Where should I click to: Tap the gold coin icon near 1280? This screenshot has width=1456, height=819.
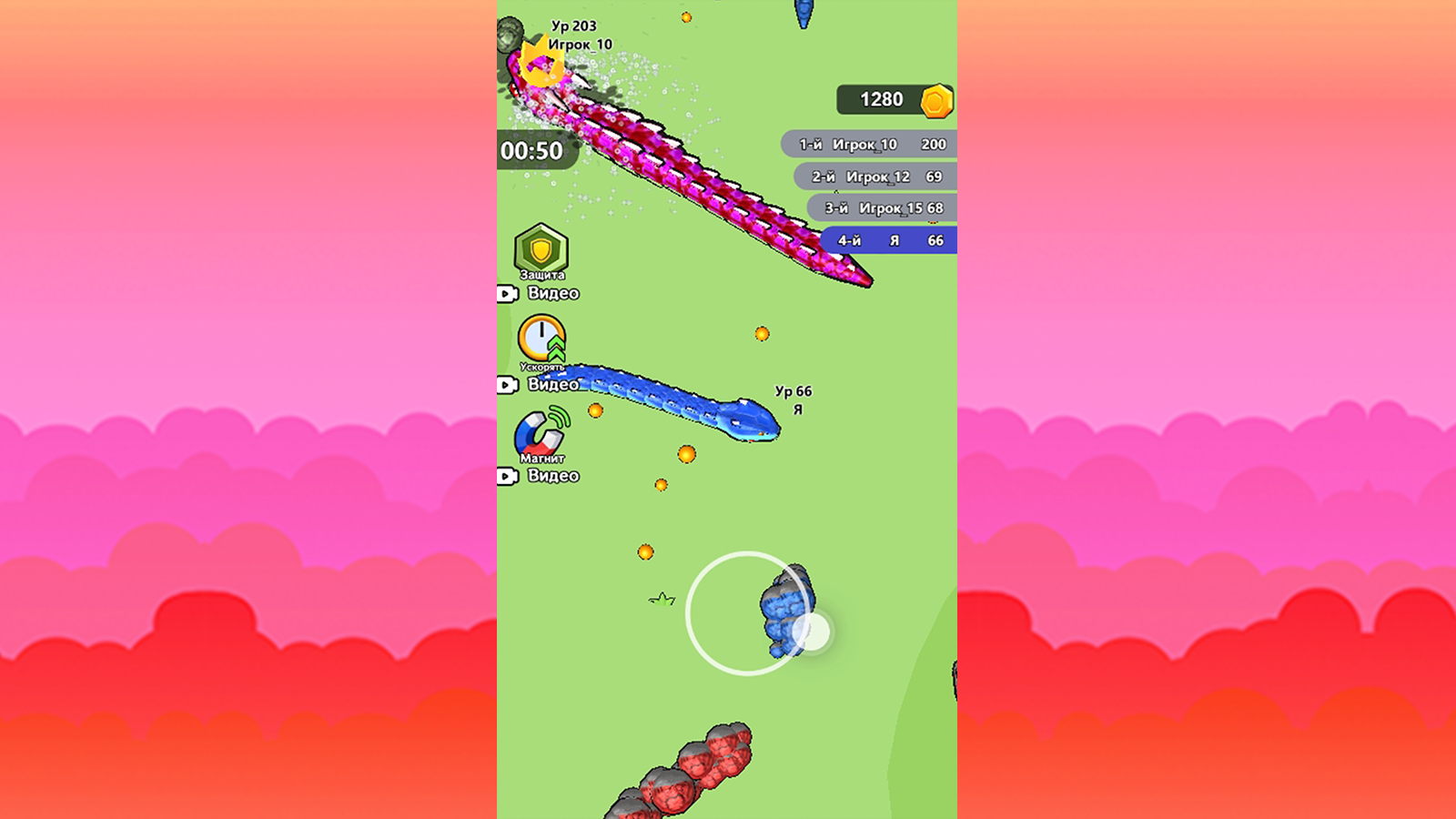[x=937, y=100]
